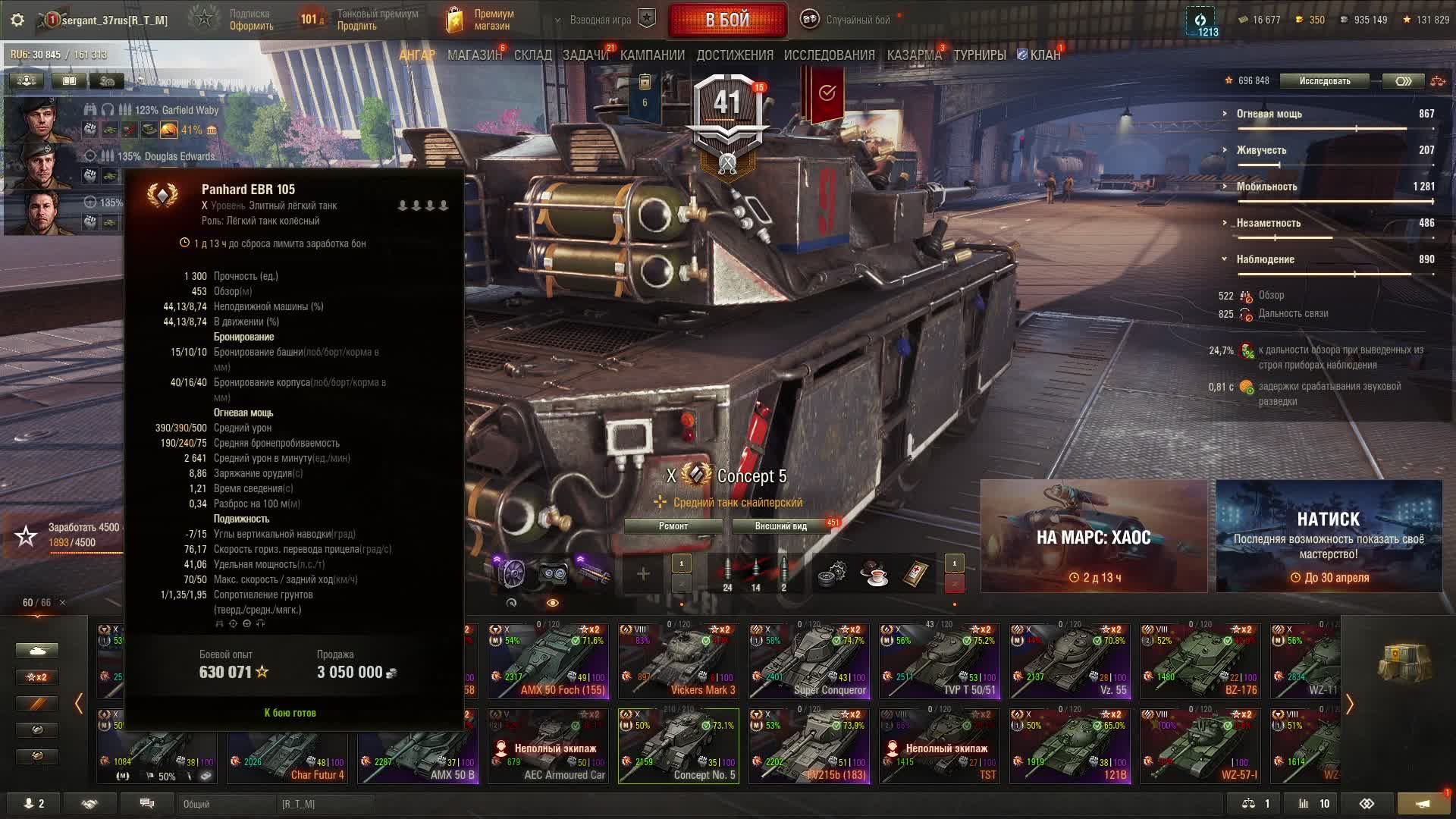Open the settings gear menu
This screenshot has width=1456, height=819.
tap(17, 20)
